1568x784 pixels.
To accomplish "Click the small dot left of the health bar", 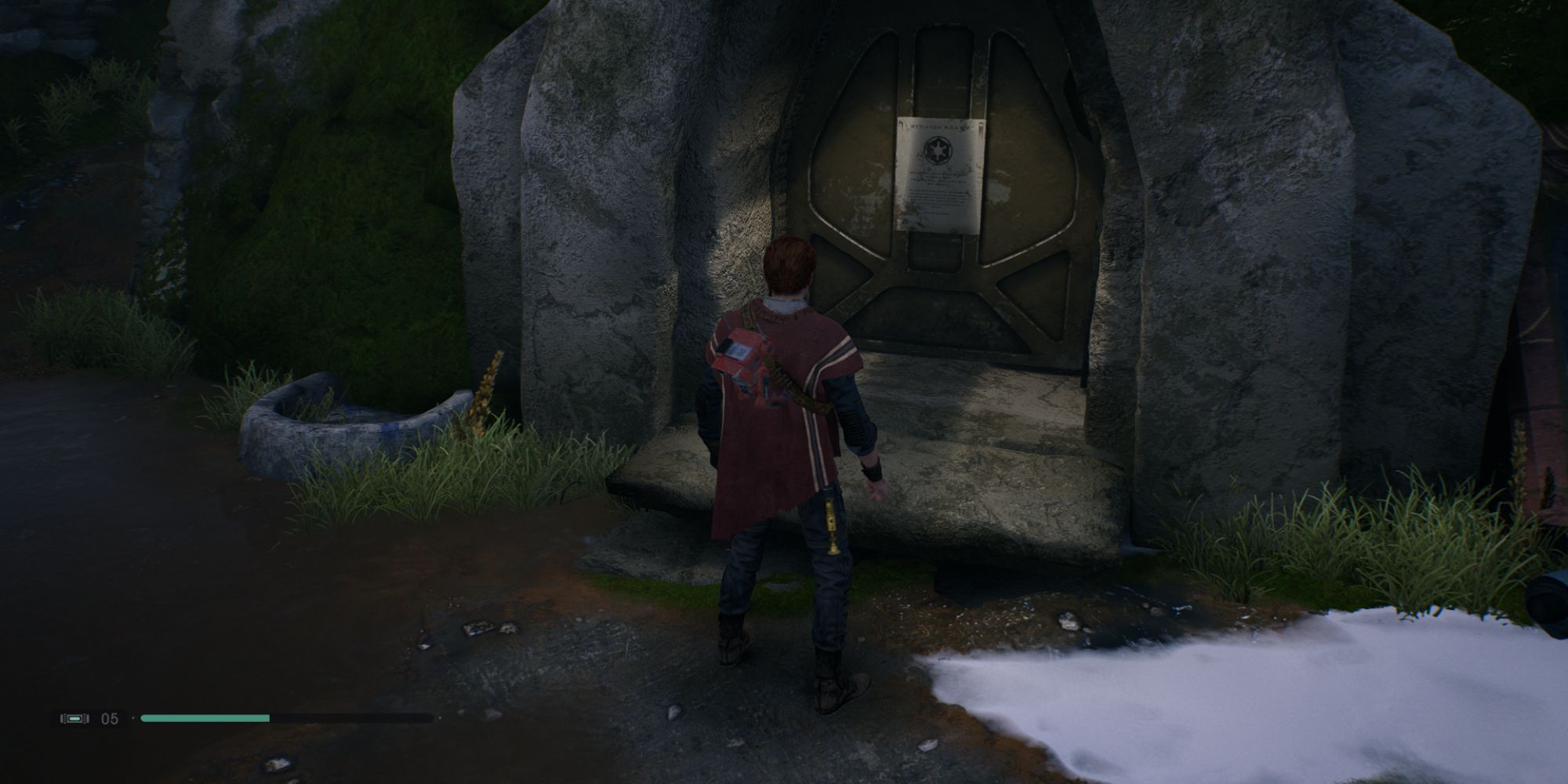I will [x=134, y=718].
